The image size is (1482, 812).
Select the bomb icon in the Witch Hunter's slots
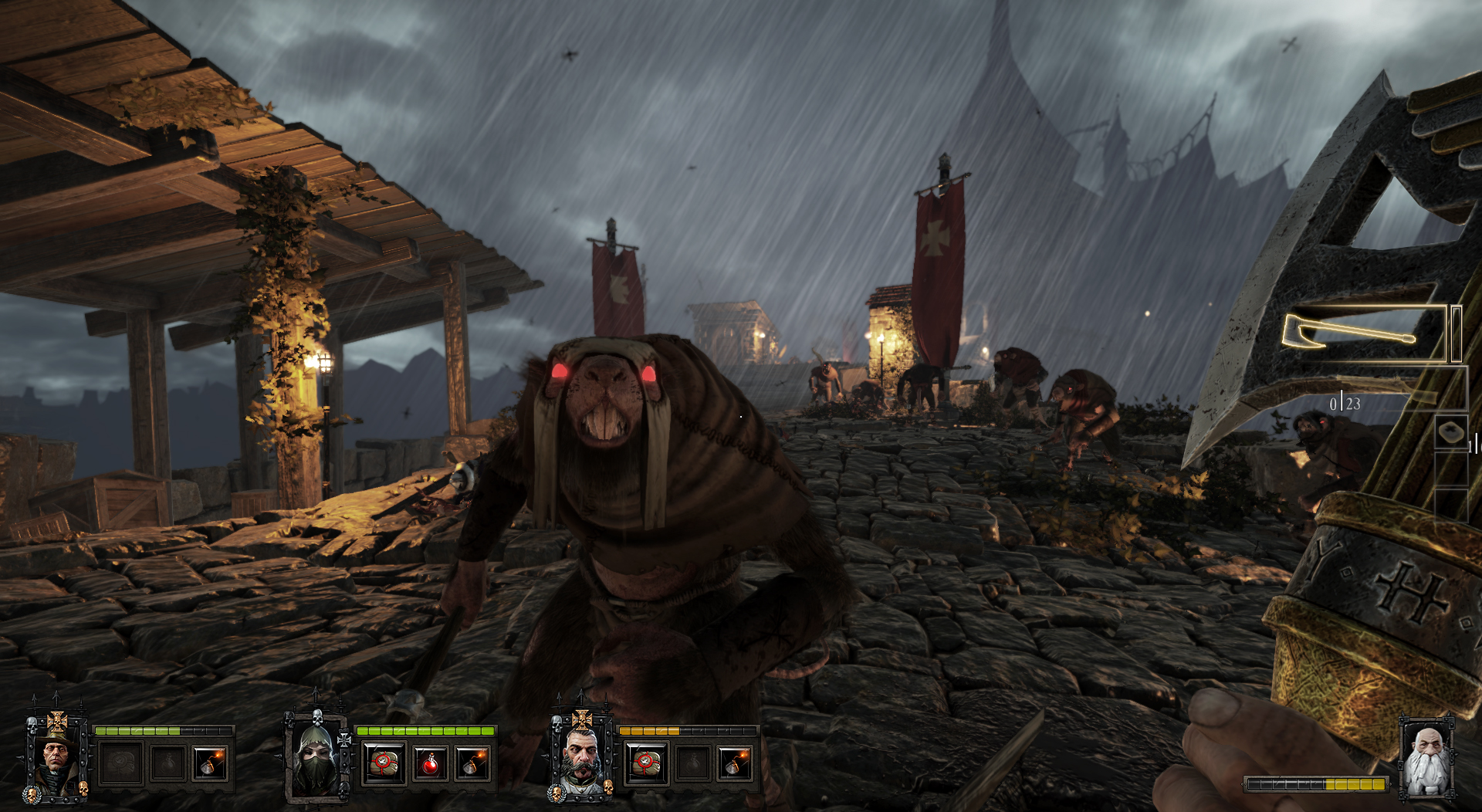tap(210, 763)
